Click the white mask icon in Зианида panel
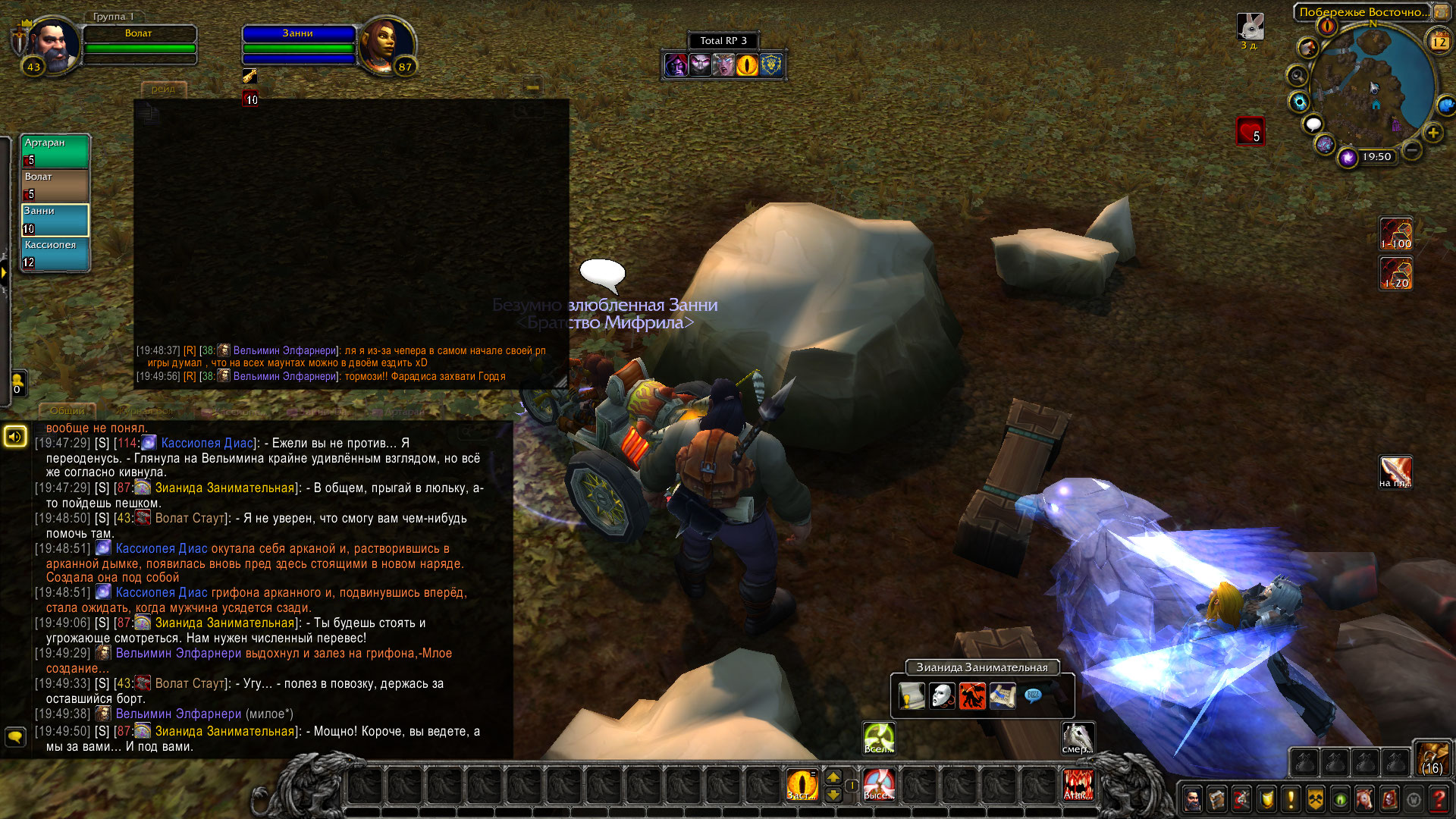Viewport: 1456px width, 819px height. pyautogui.click(x=942, y=695)
